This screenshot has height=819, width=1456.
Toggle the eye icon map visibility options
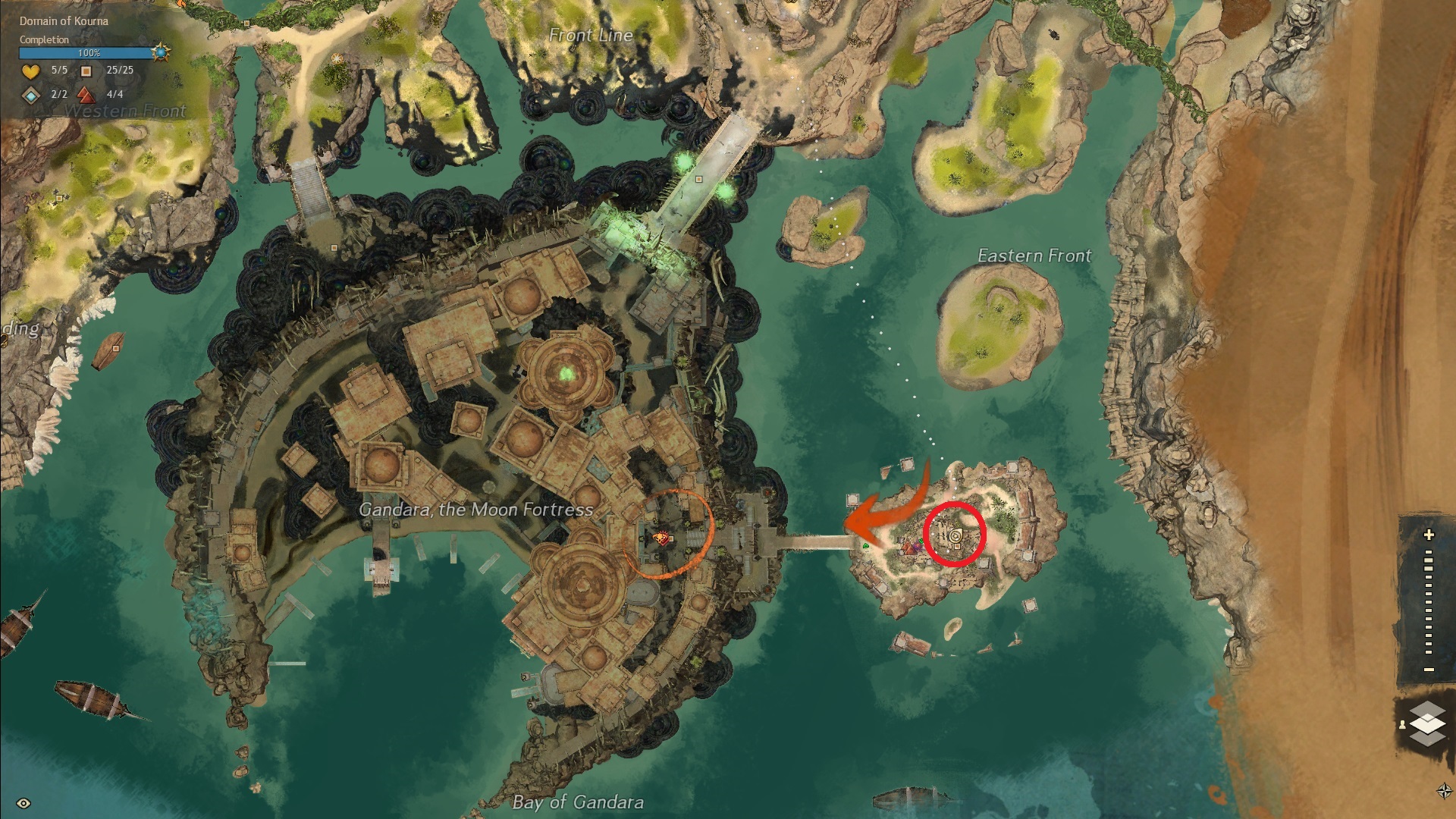pyautogui.click(x=24, y=803)
